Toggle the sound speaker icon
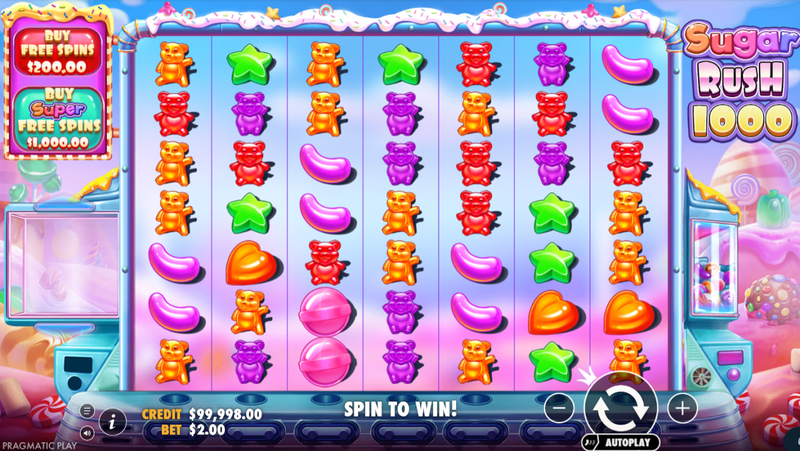The width and height of the screenshot is (800, 451). tap(86, 433)
